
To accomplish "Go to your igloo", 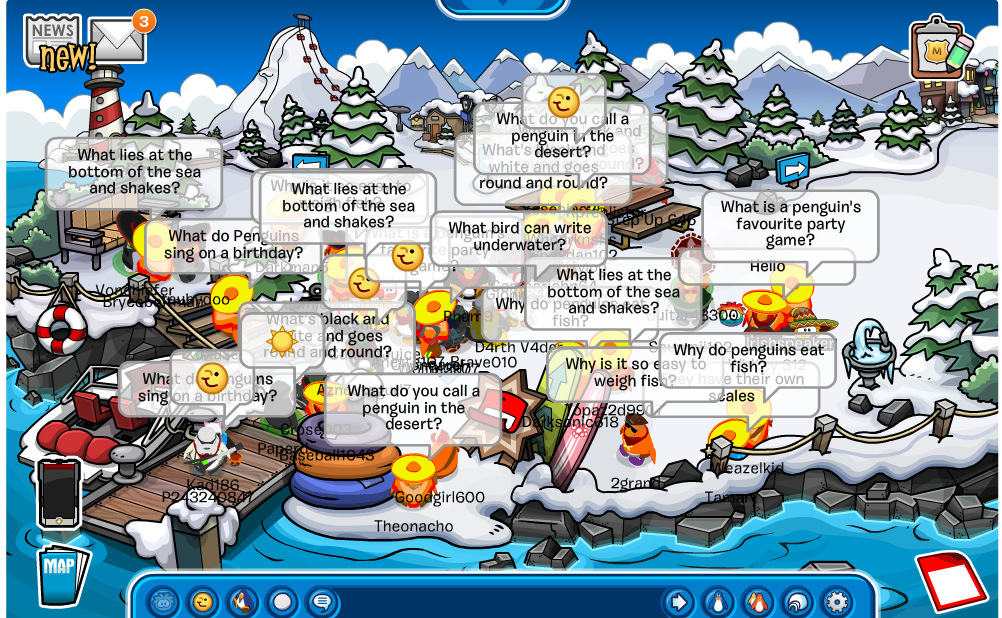I will (x=796, y=602).
